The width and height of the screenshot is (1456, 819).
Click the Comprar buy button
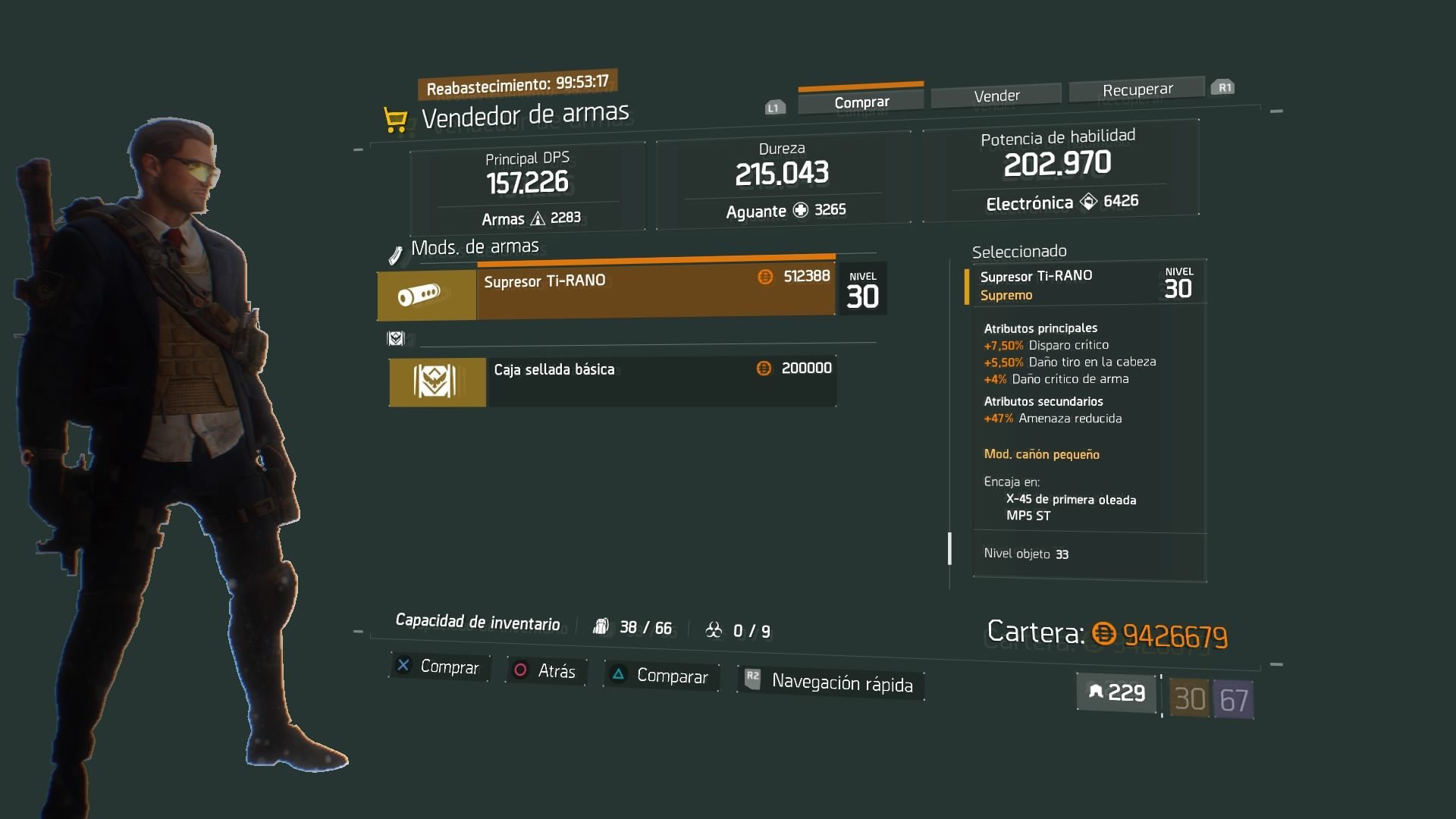[439, 667]
